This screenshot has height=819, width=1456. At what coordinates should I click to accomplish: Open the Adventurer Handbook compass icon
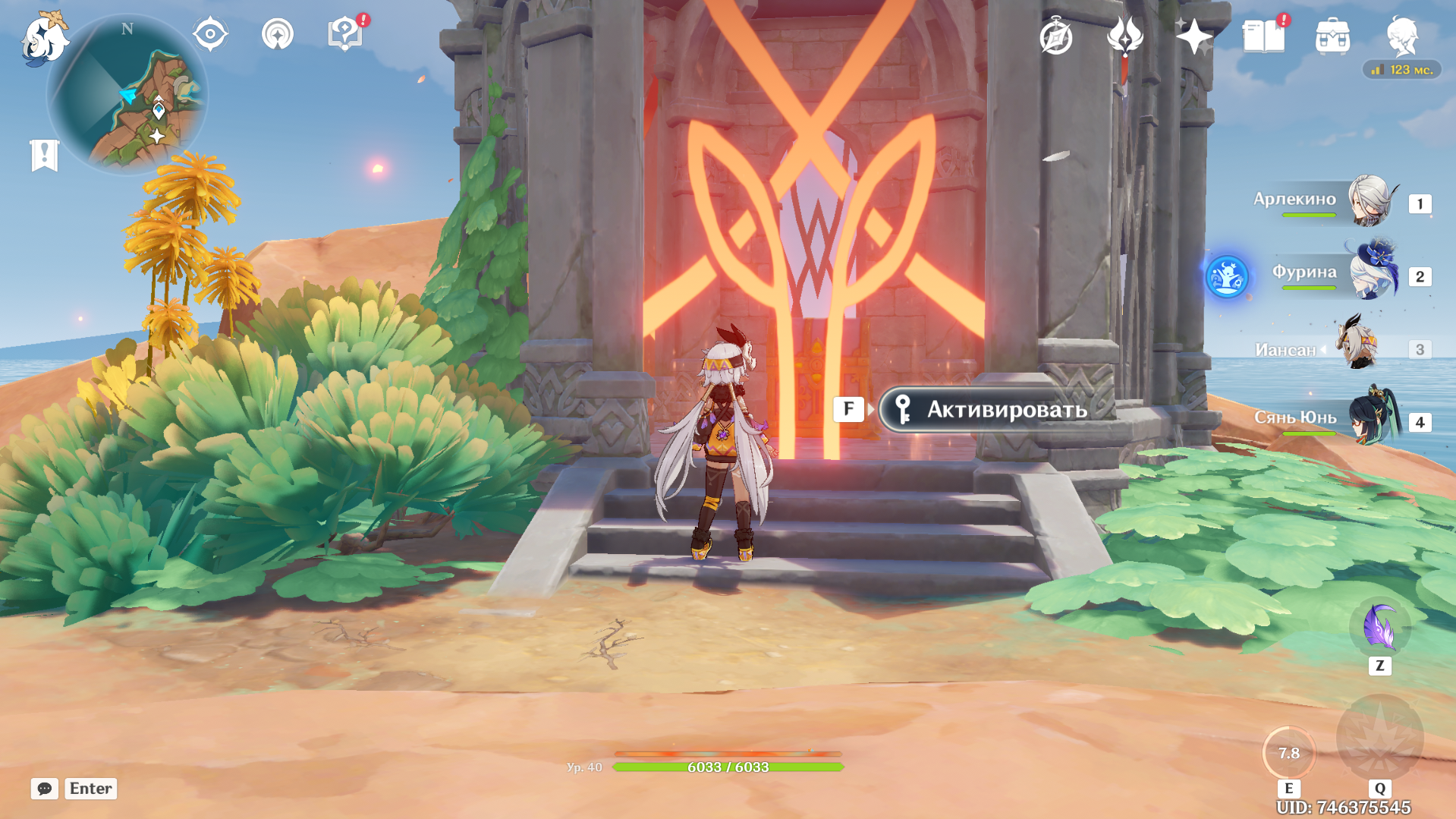[1055, 36]
